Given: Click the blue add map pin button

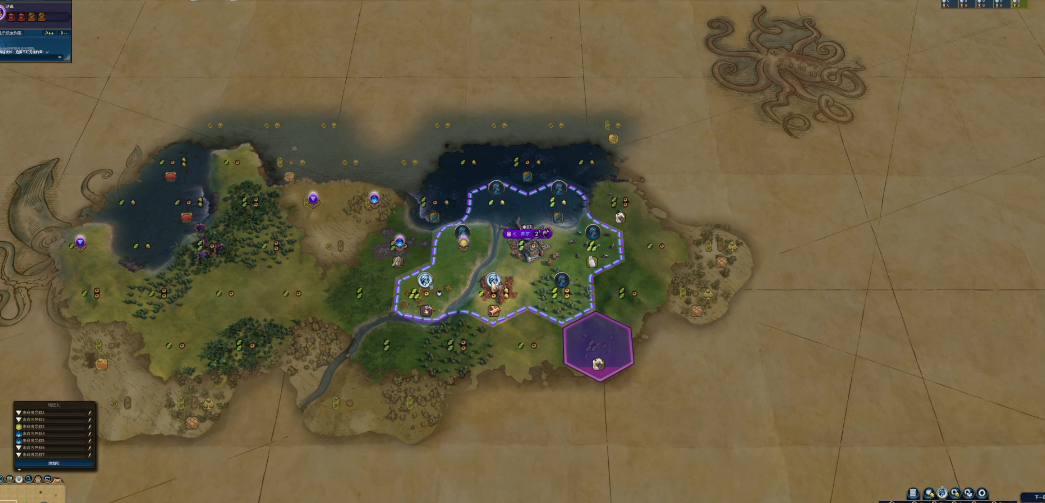Looking at the screenshot, I should [54, 463].
